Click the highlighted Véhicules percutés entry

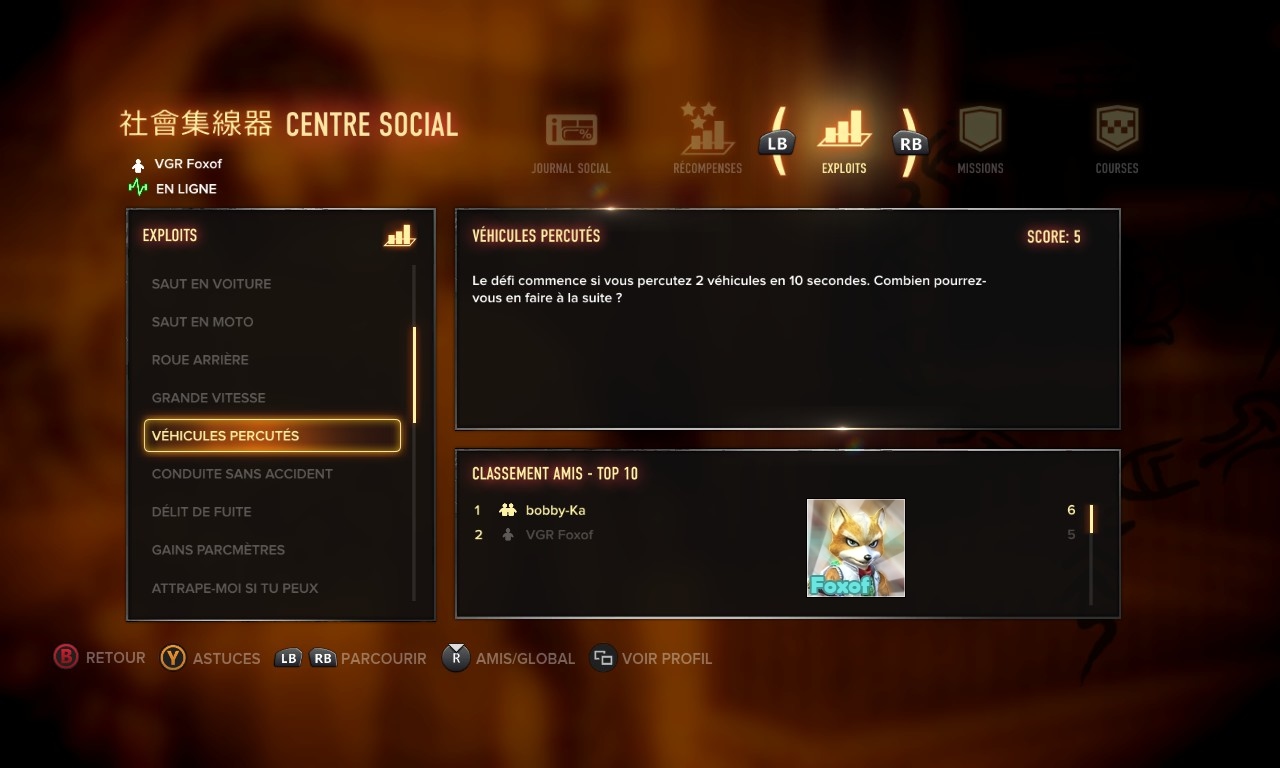(272, 436)
